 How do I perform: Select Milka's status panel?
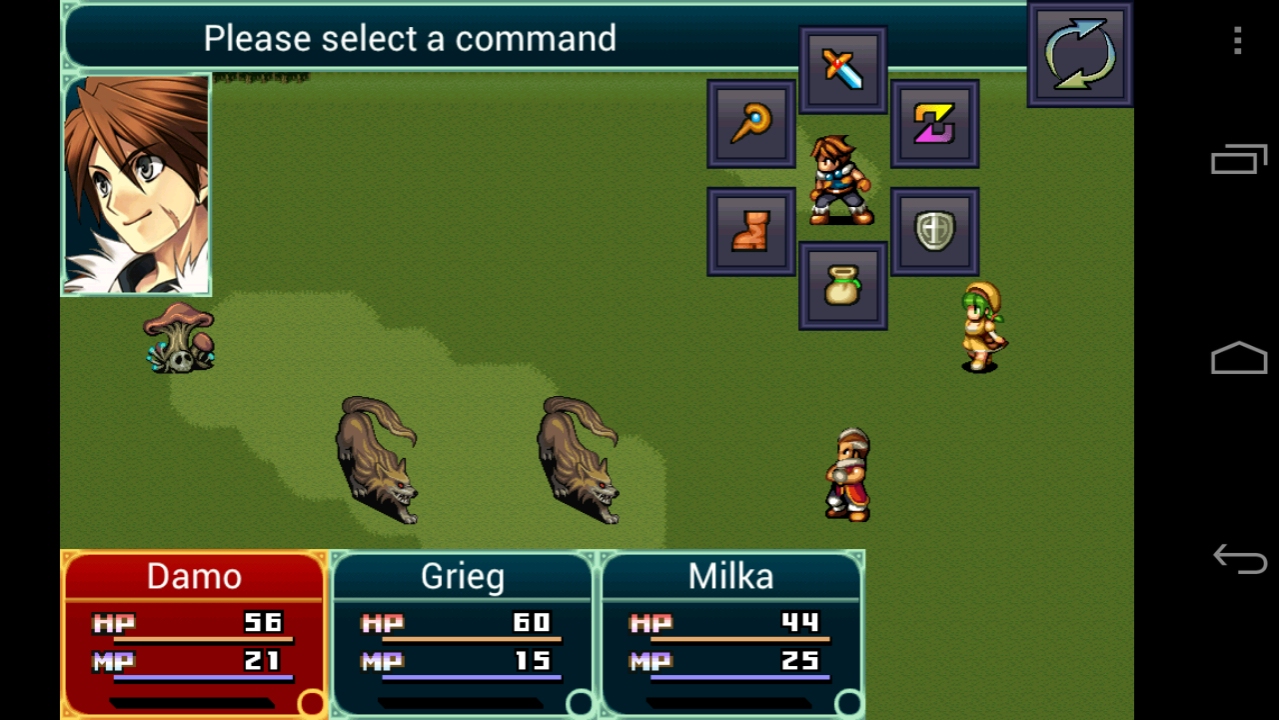pyautogui.click(x=731, y=633)
